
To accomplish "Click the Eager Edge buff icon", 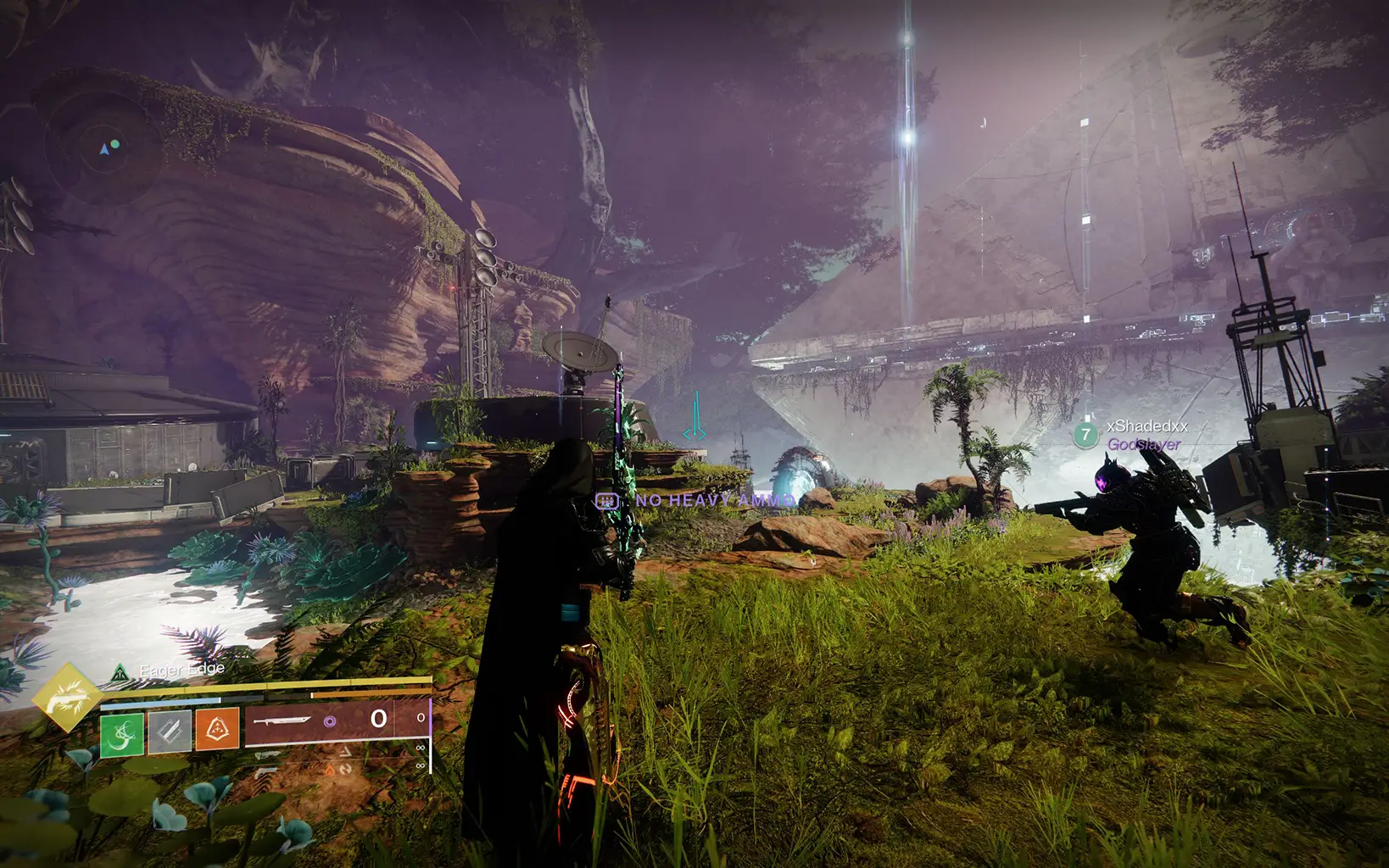I will coord(120,673).
